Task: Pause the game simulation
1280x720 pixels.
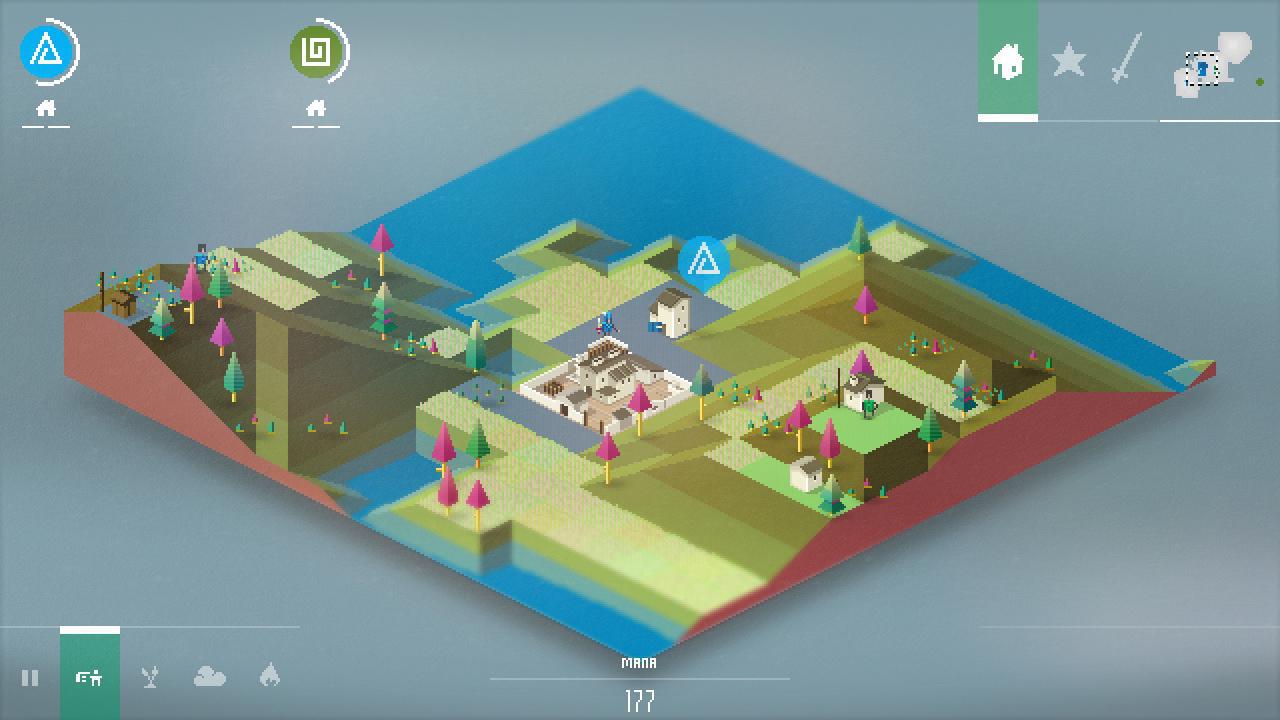Action: point(30,678)
